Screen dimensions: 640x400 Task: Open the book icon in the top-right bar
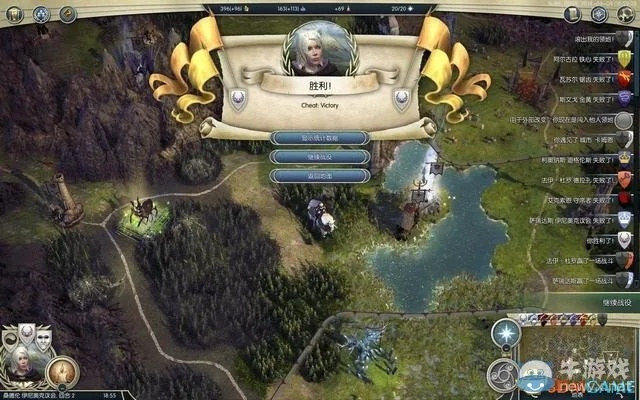pyautogui.click(x=572, y=14)
